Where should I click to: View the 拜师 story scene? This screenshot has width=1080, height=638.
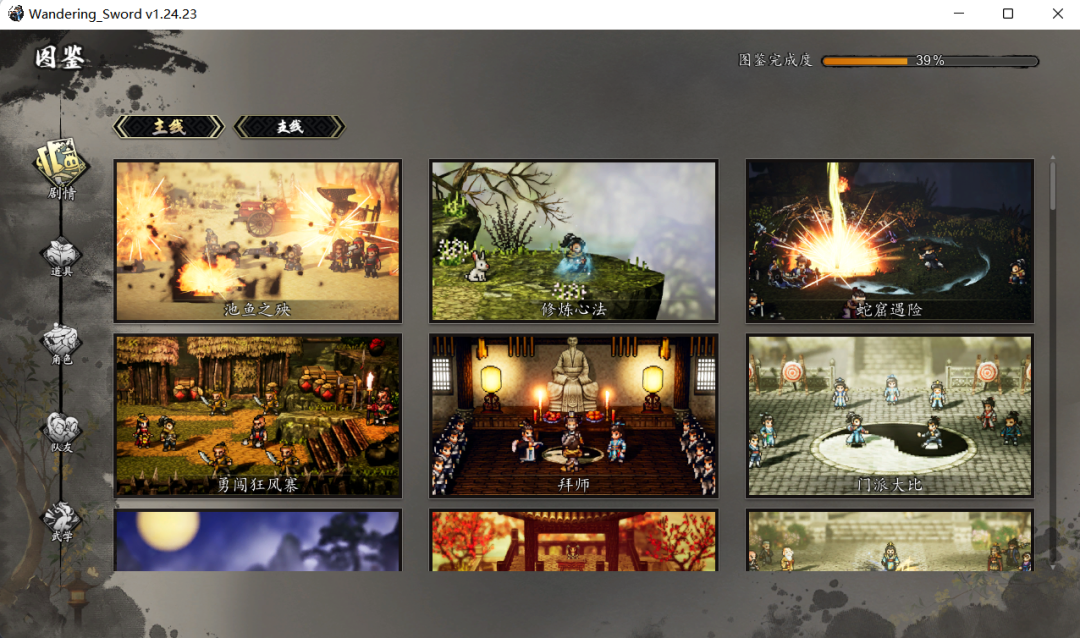point(574,415)
